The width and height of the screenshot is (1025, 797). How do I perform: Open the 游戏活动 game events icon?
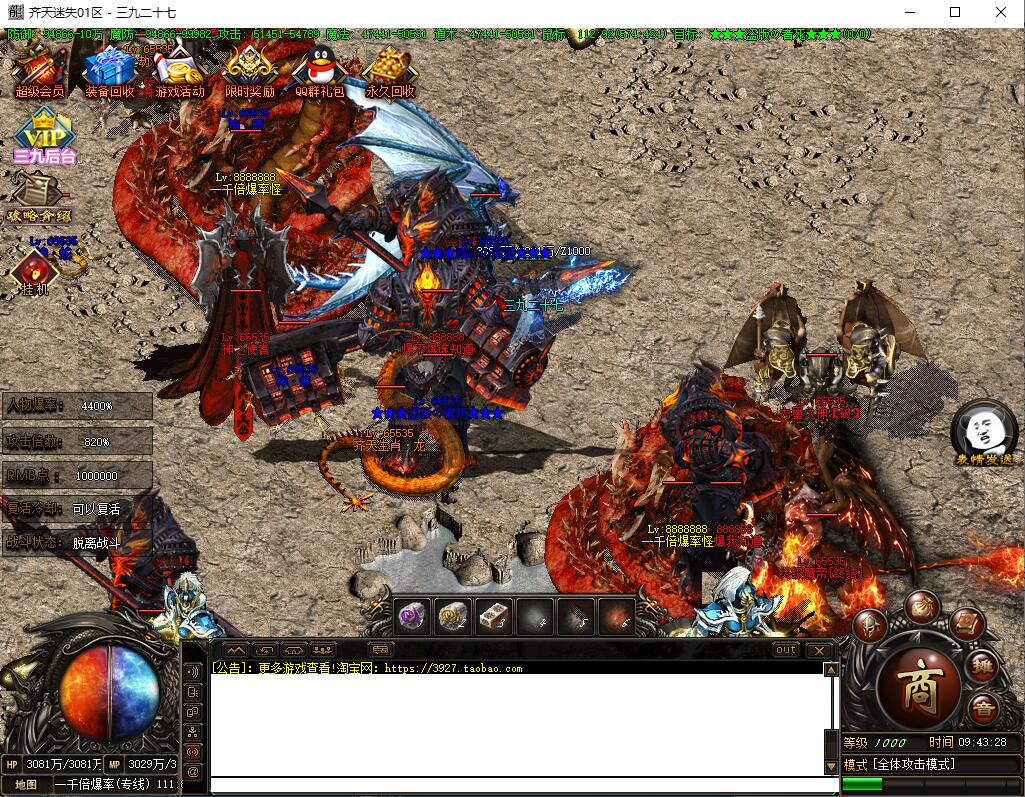[x=179, y=72]
